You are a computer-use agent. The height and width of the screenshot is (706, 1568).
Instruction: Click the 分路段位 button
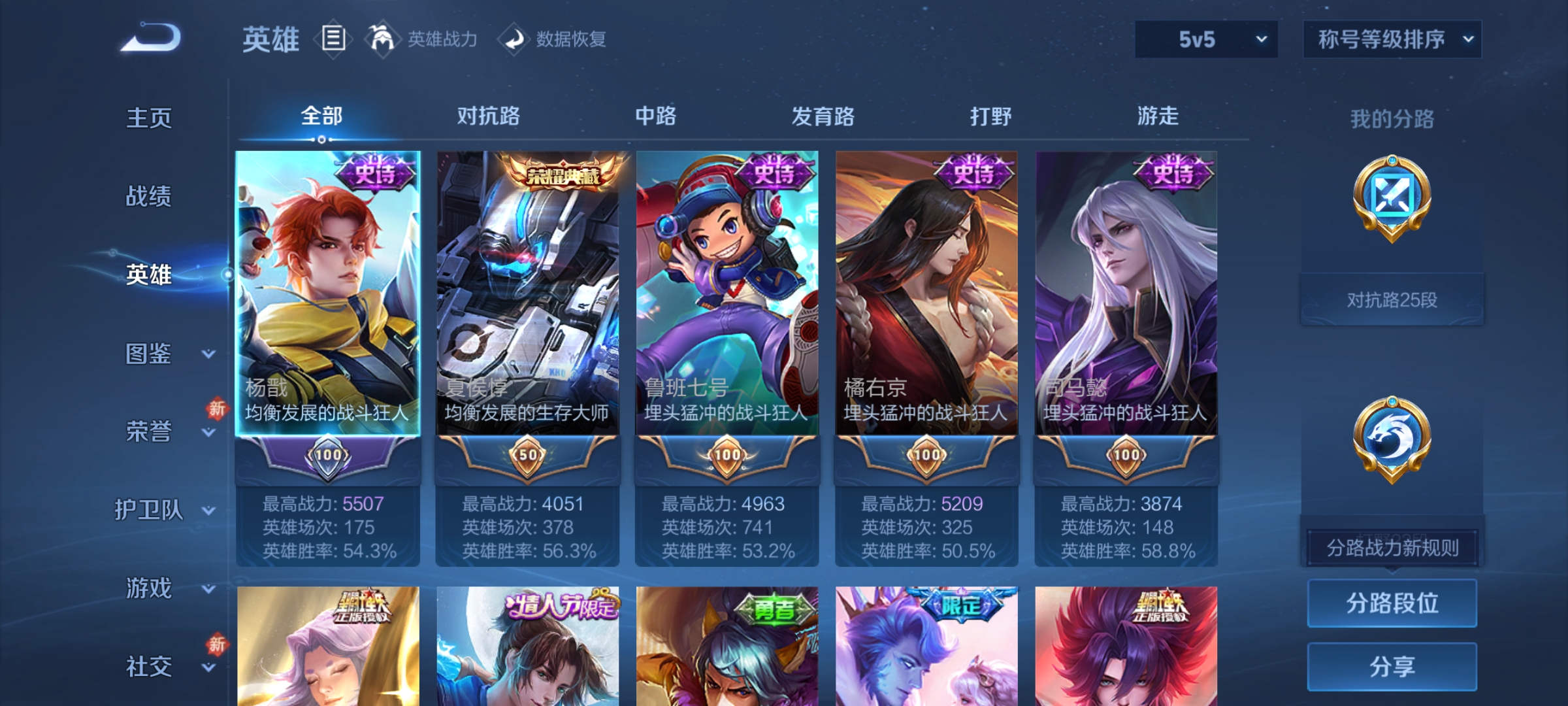click(x=1392, y=603)
